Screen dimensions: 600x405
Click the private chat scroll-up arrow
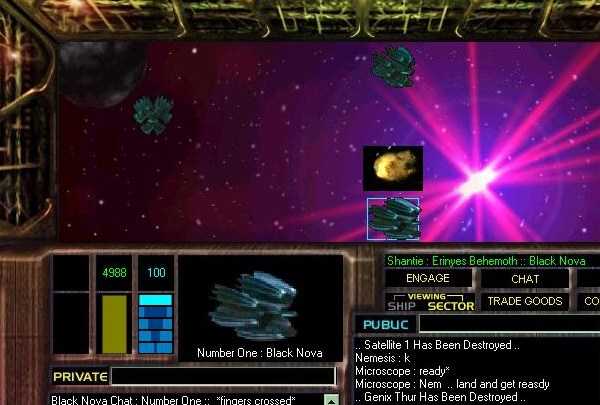coord(331,400)
